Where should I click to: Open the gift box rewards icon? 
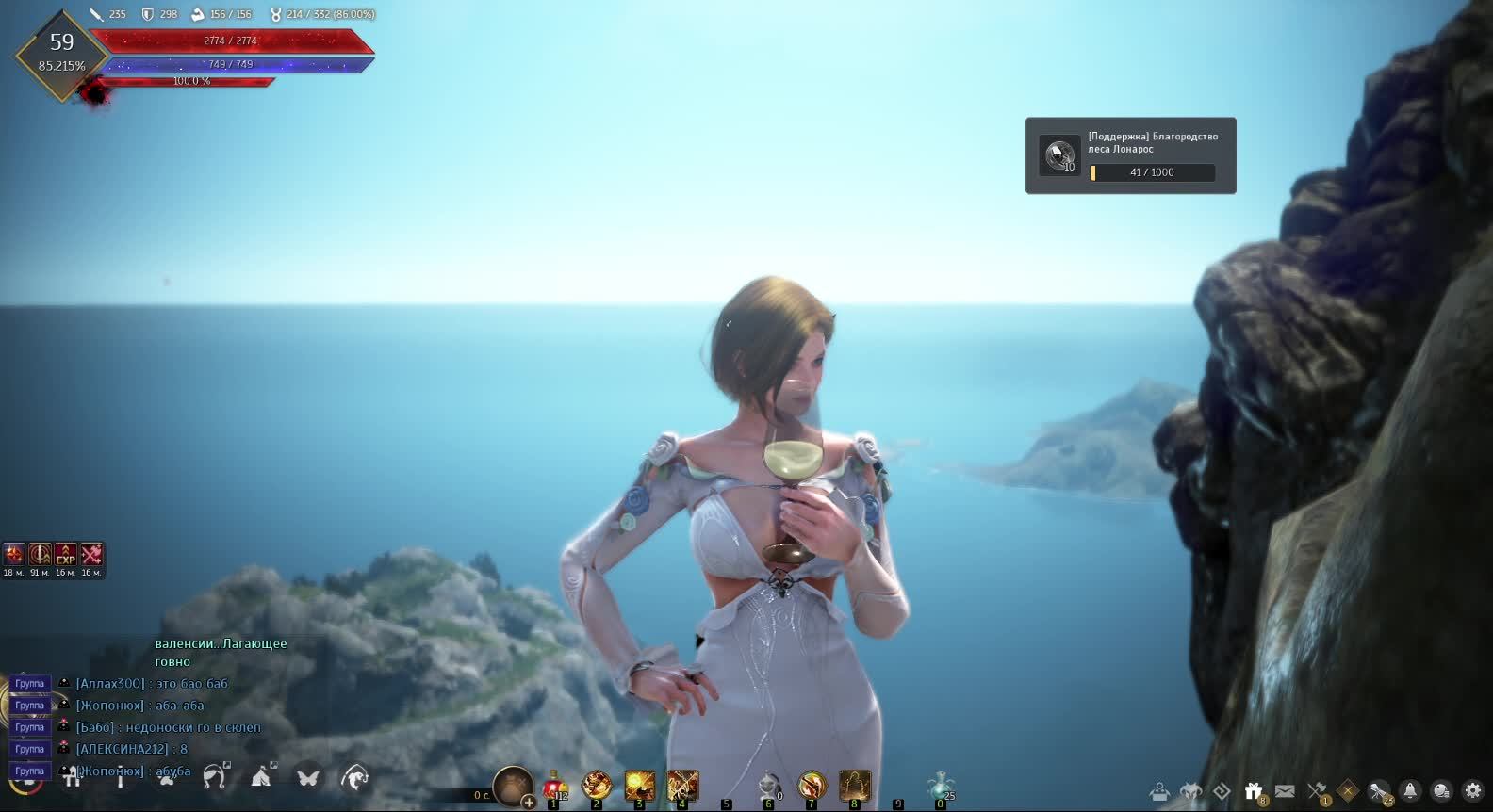[1254, 790]
